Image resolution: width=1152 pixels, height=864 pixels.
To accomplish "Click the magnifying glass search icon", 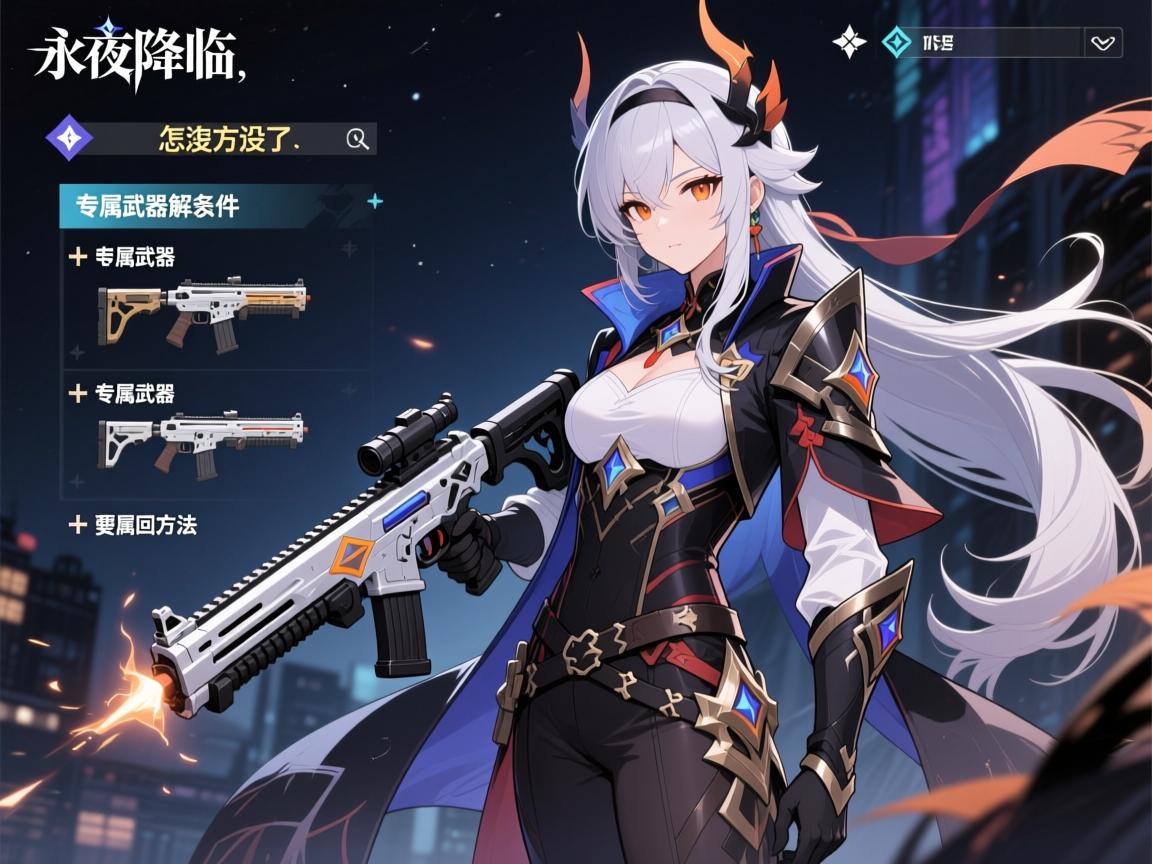I will (357, 139).
